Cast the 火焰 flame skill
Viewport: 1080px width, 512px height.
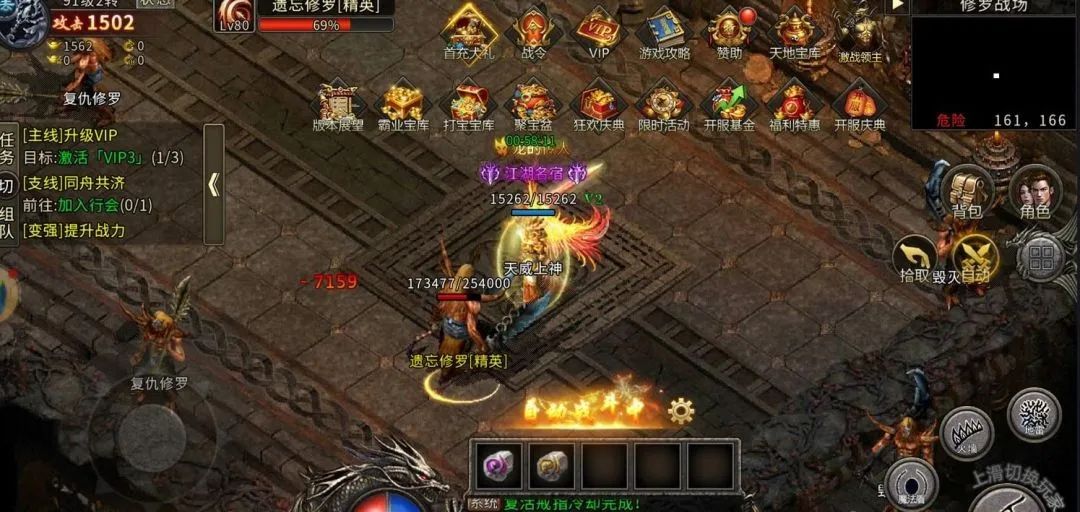point(966,433)
